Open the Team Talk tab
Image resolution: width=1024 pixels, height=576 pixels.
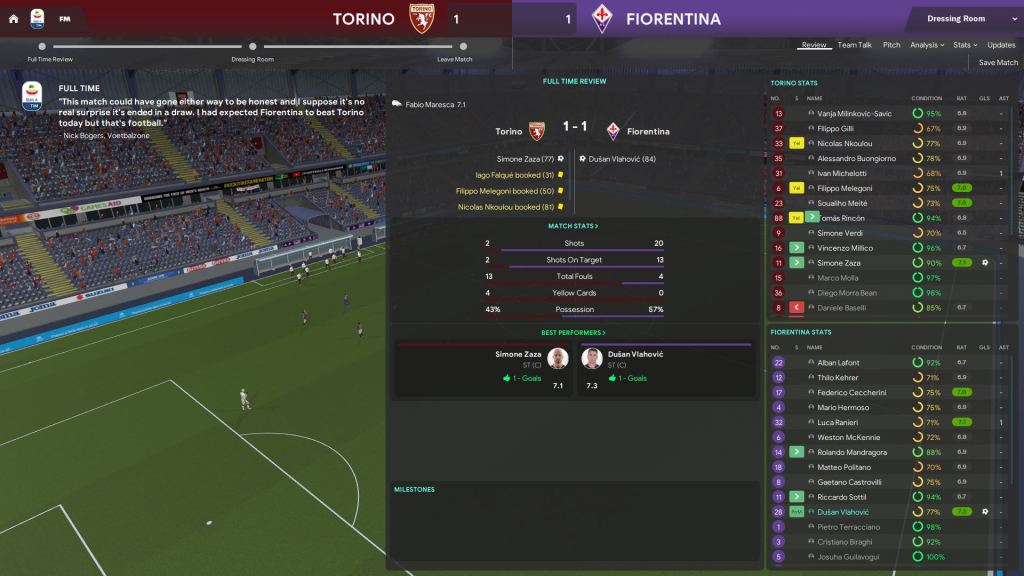(854, 45)
